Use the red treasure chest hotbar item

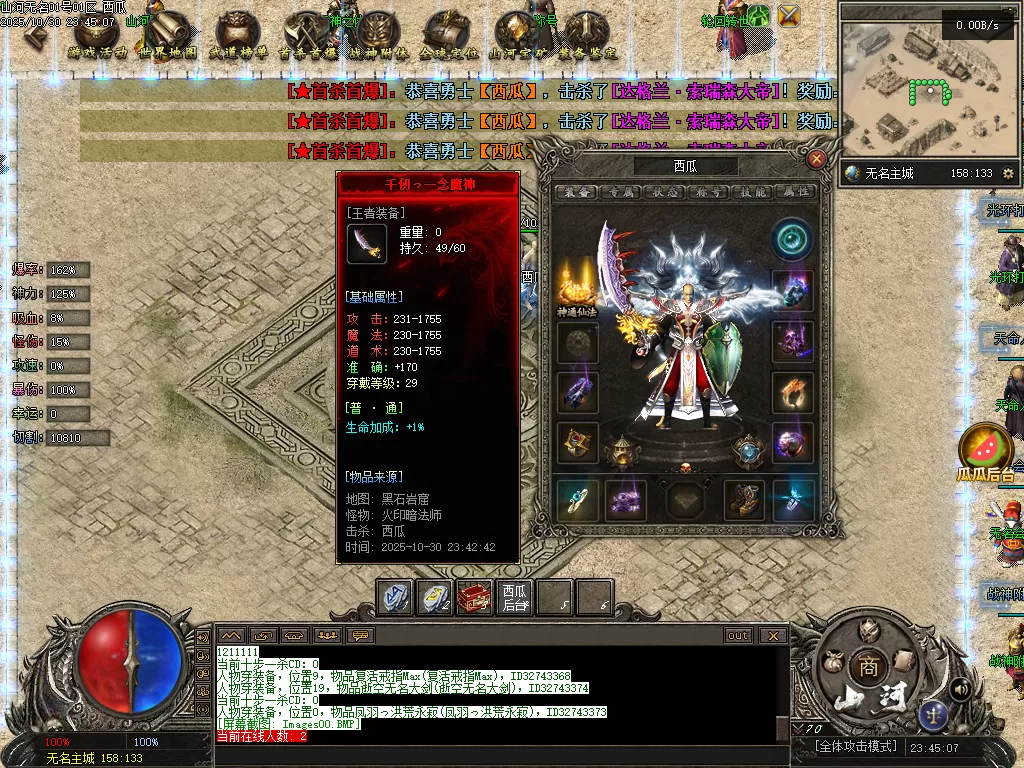click(475, 597)
